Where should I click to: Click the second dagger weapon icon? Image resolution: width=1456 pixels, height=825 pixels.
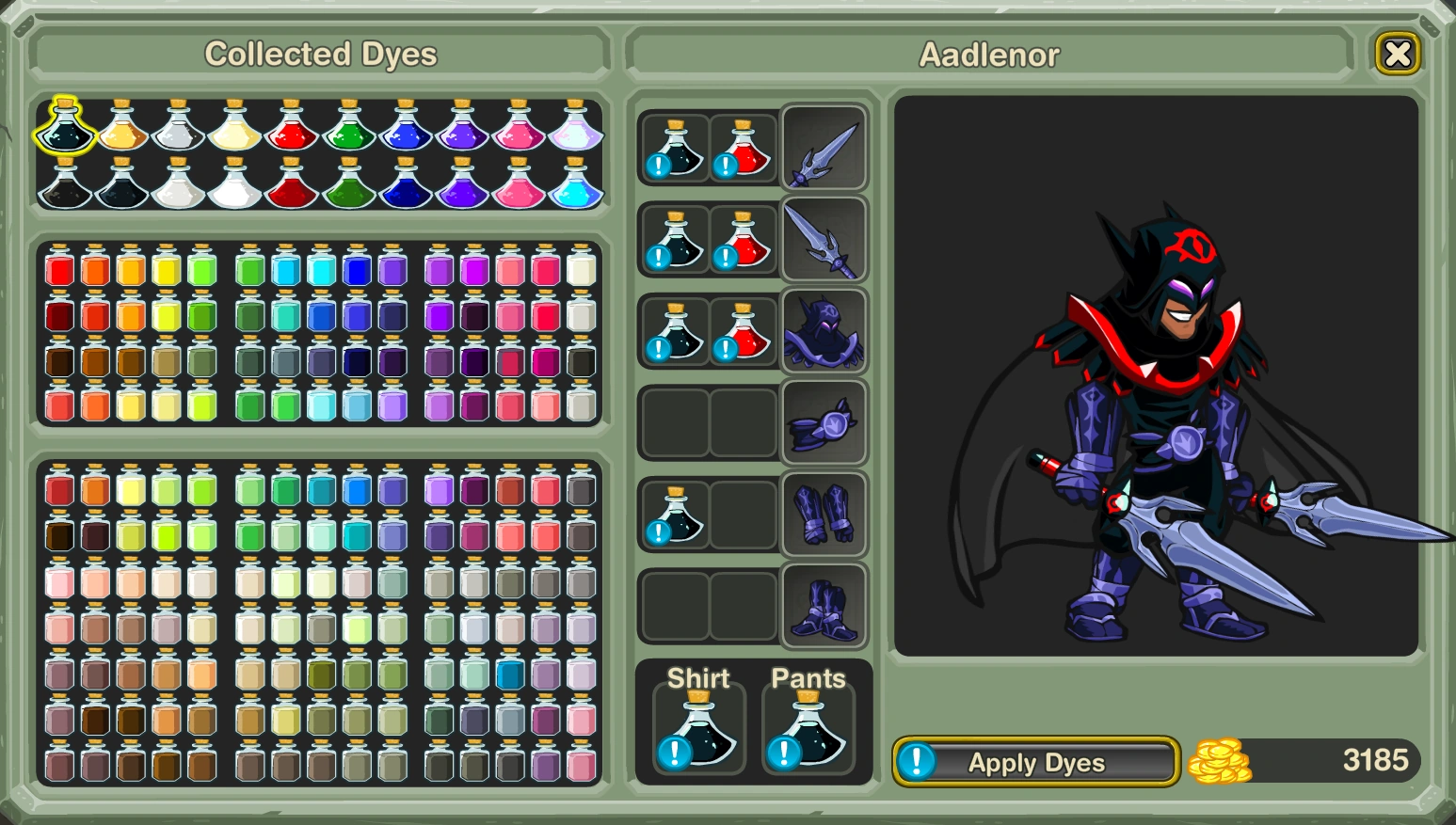click(x=824, y=240)
